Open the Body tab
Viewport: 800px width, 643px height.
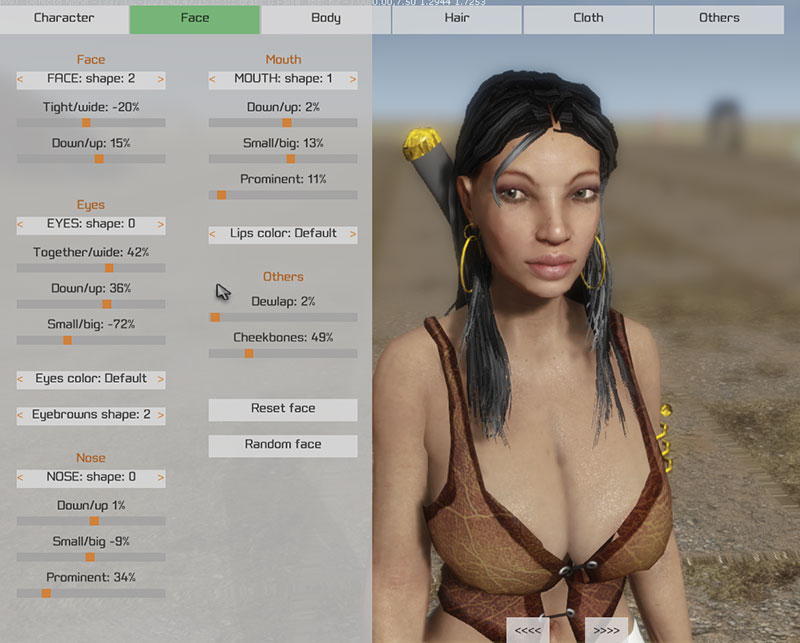[326, 18]
